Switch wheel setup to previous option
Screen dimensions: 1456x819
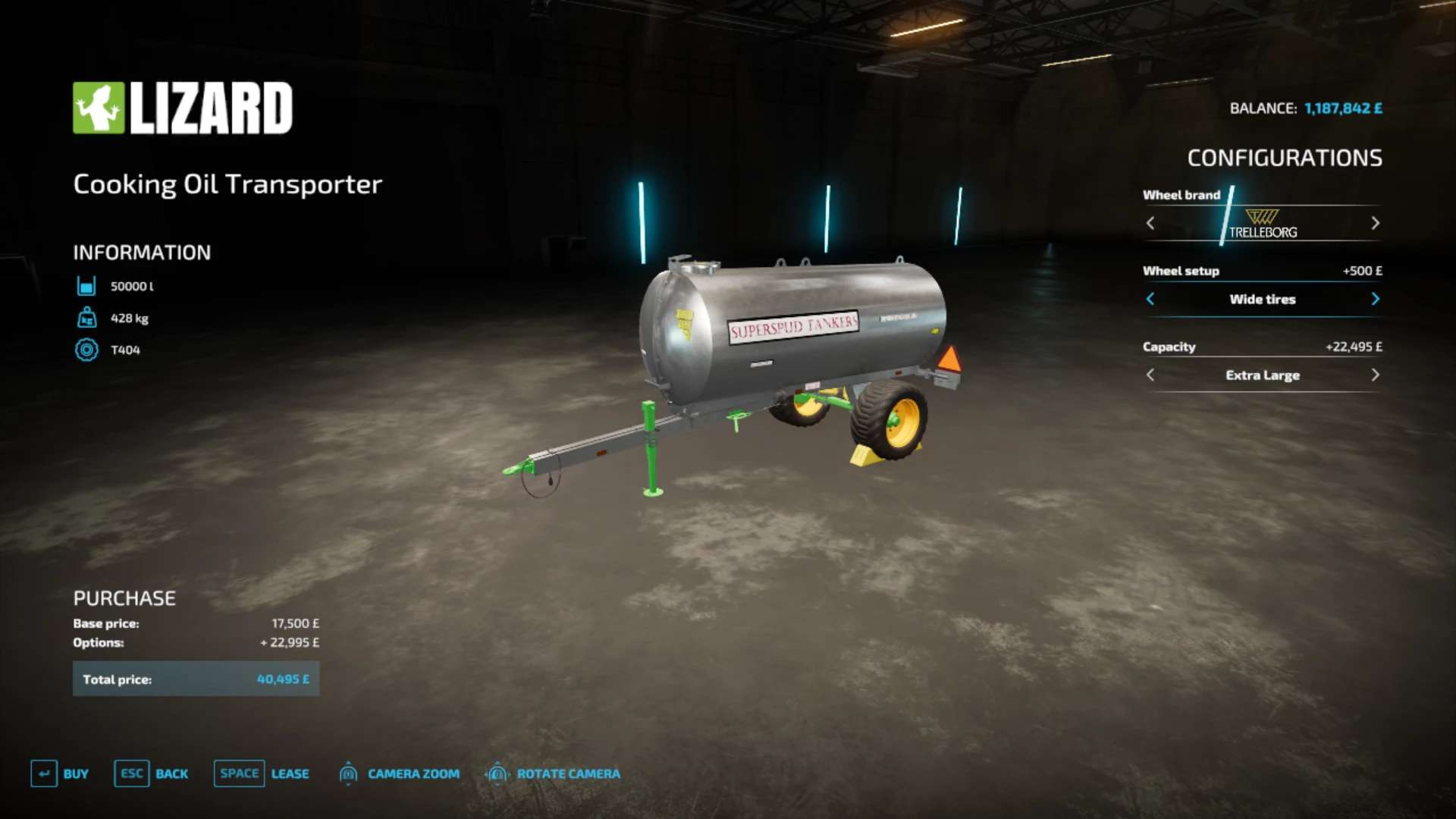tap(1150, 299)
